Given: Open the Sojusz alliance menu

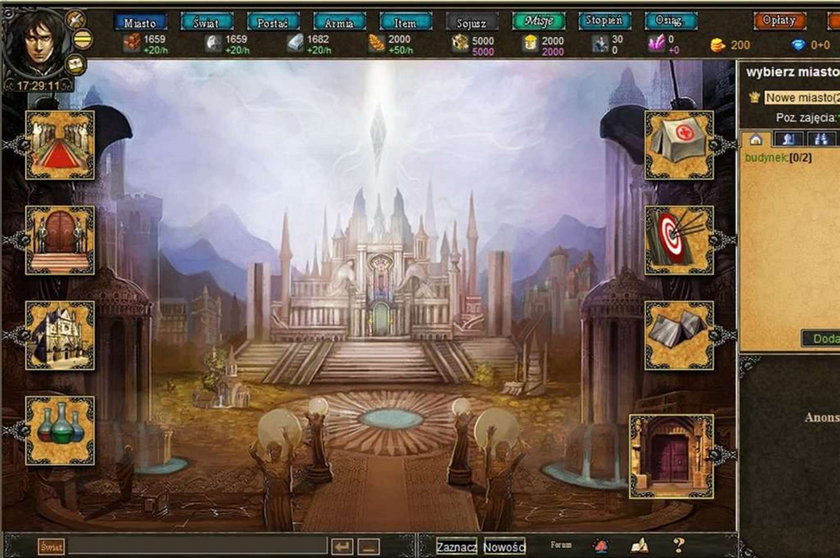Looking at the screenshot, I should 472,21.
